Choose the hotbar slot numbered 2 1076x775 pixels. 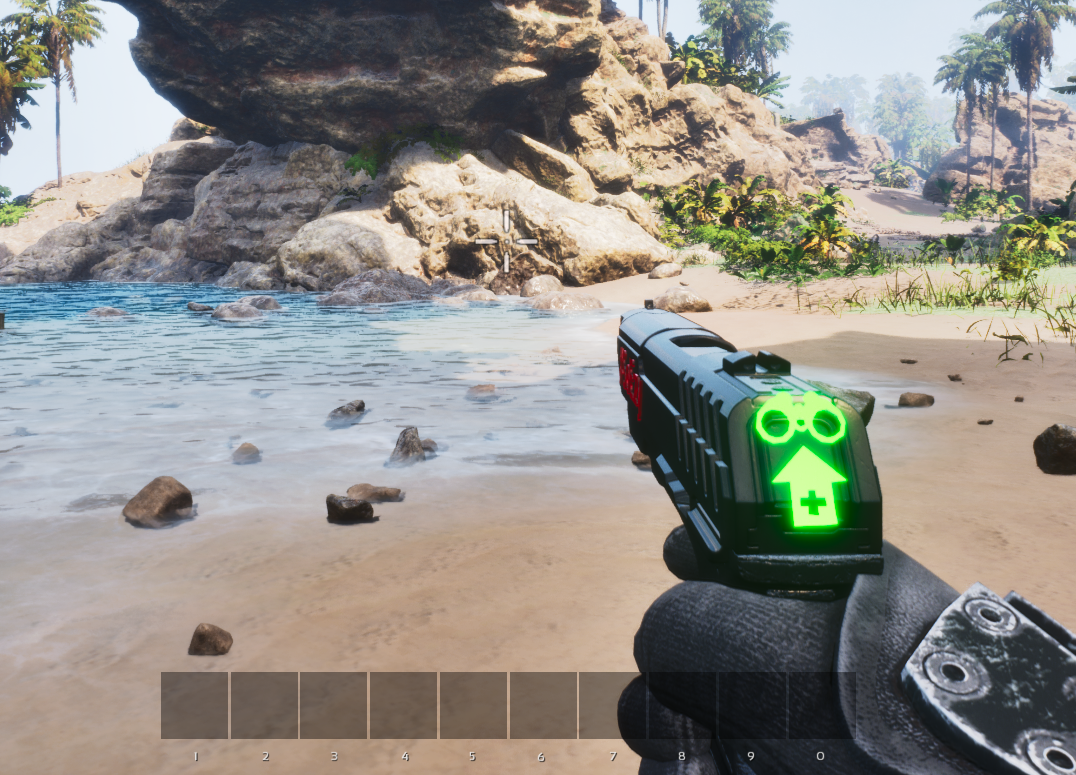click(265, 705)
